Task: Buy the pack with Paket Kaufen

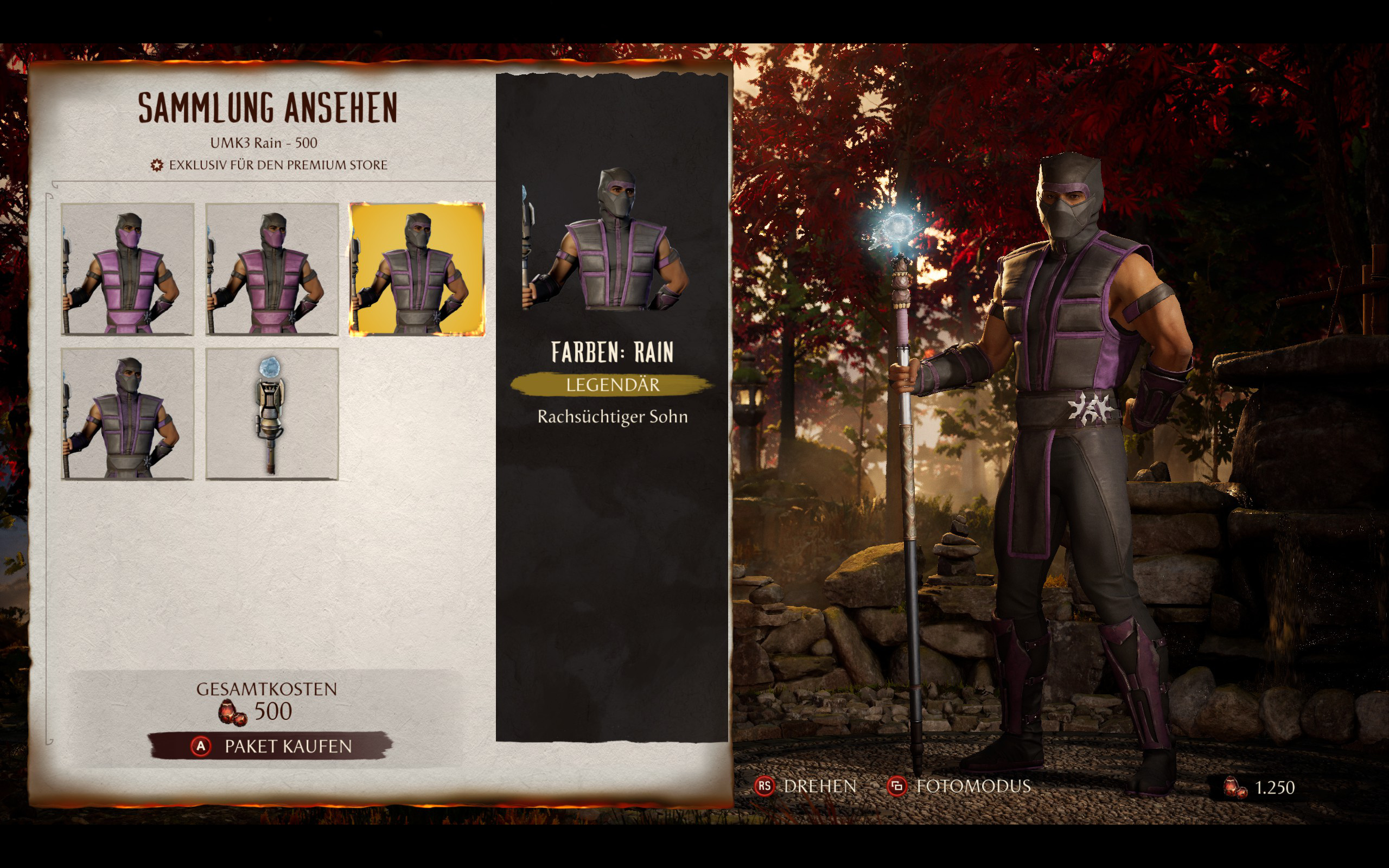Action: click(x=270, y=746)
